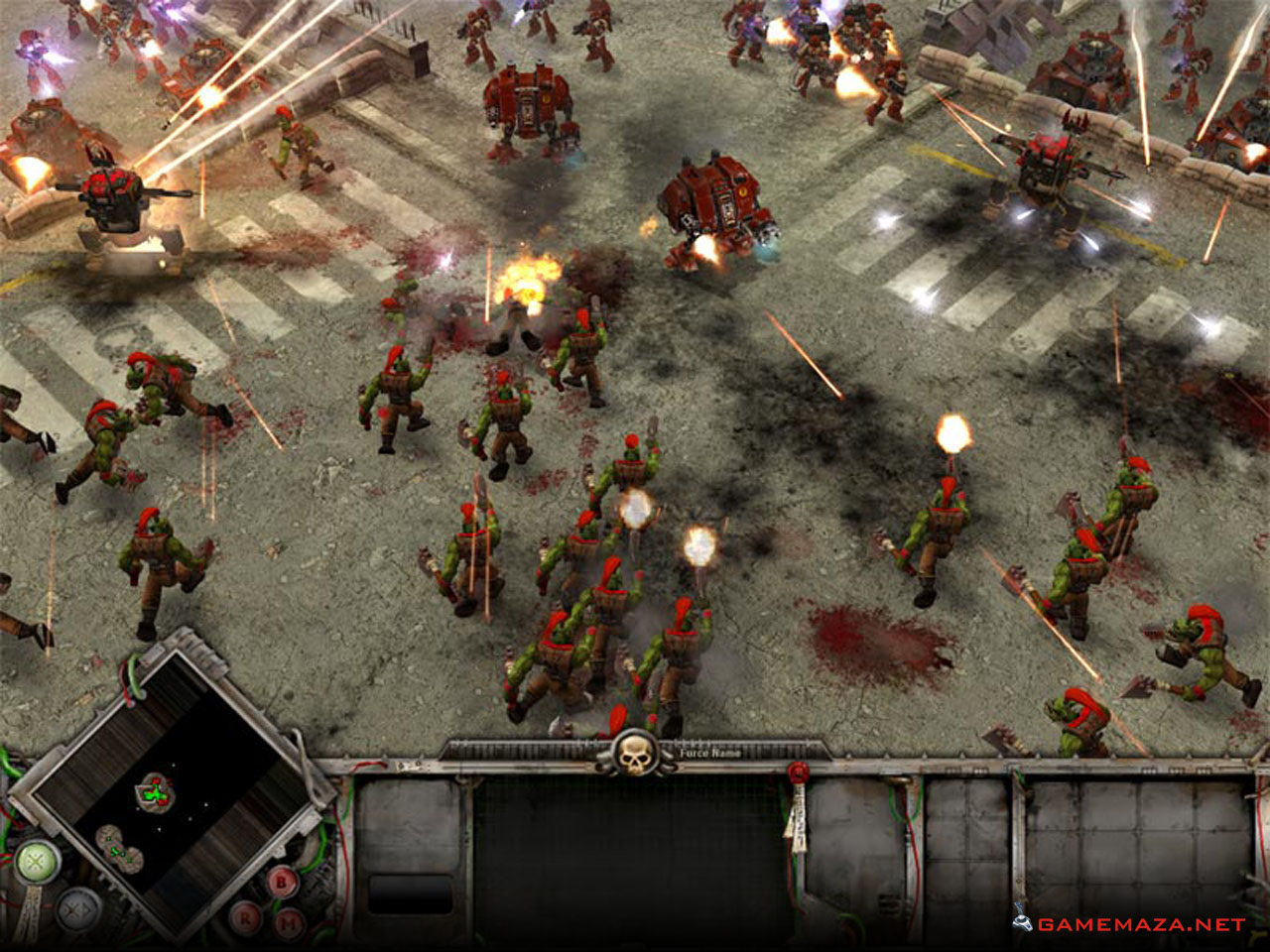Click the skull emblem on the Force Name banner
The image size is (1270, 952).
point(633,756)
